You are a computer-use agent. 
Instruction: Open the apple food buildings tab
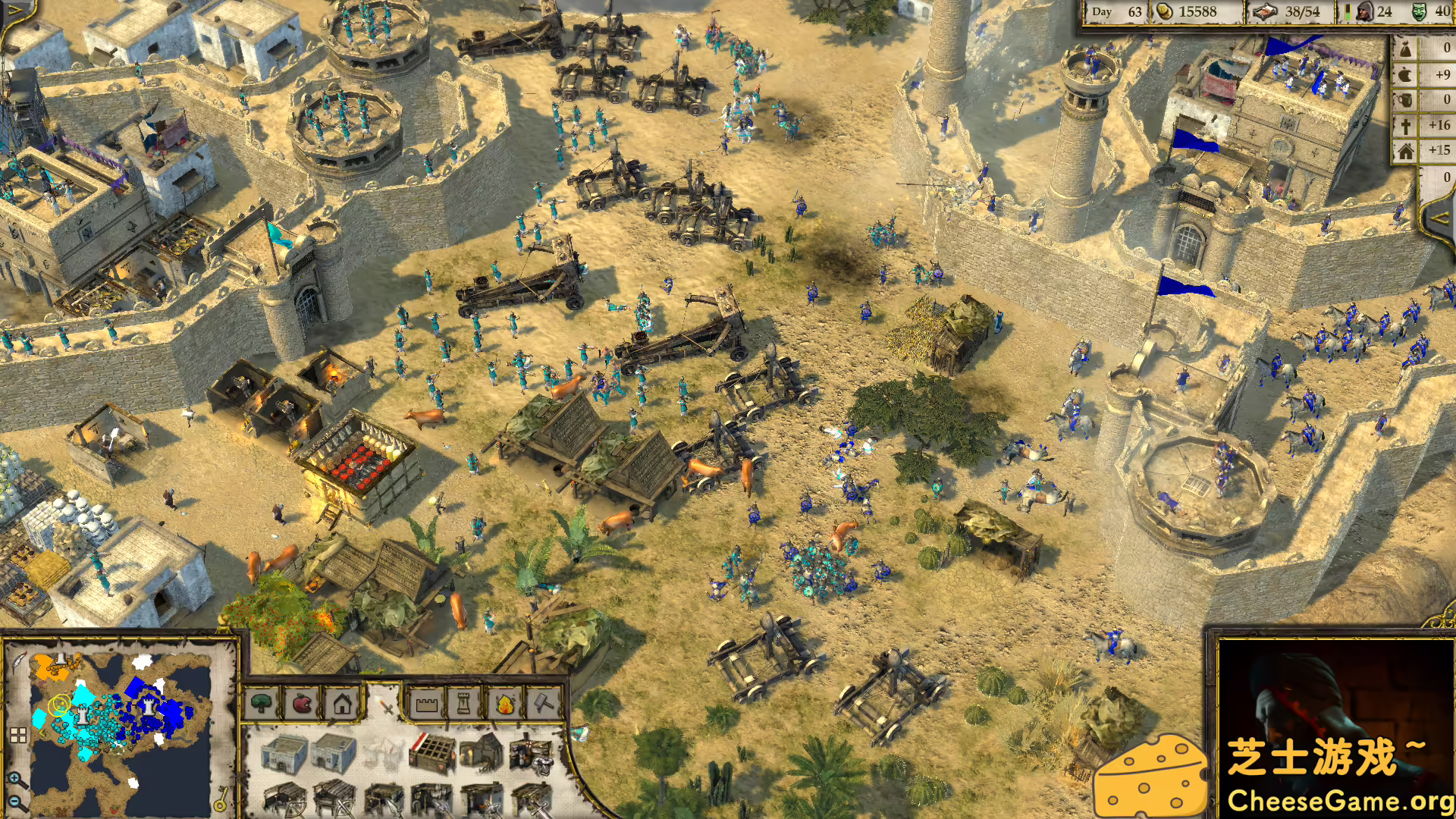point(303,704)
